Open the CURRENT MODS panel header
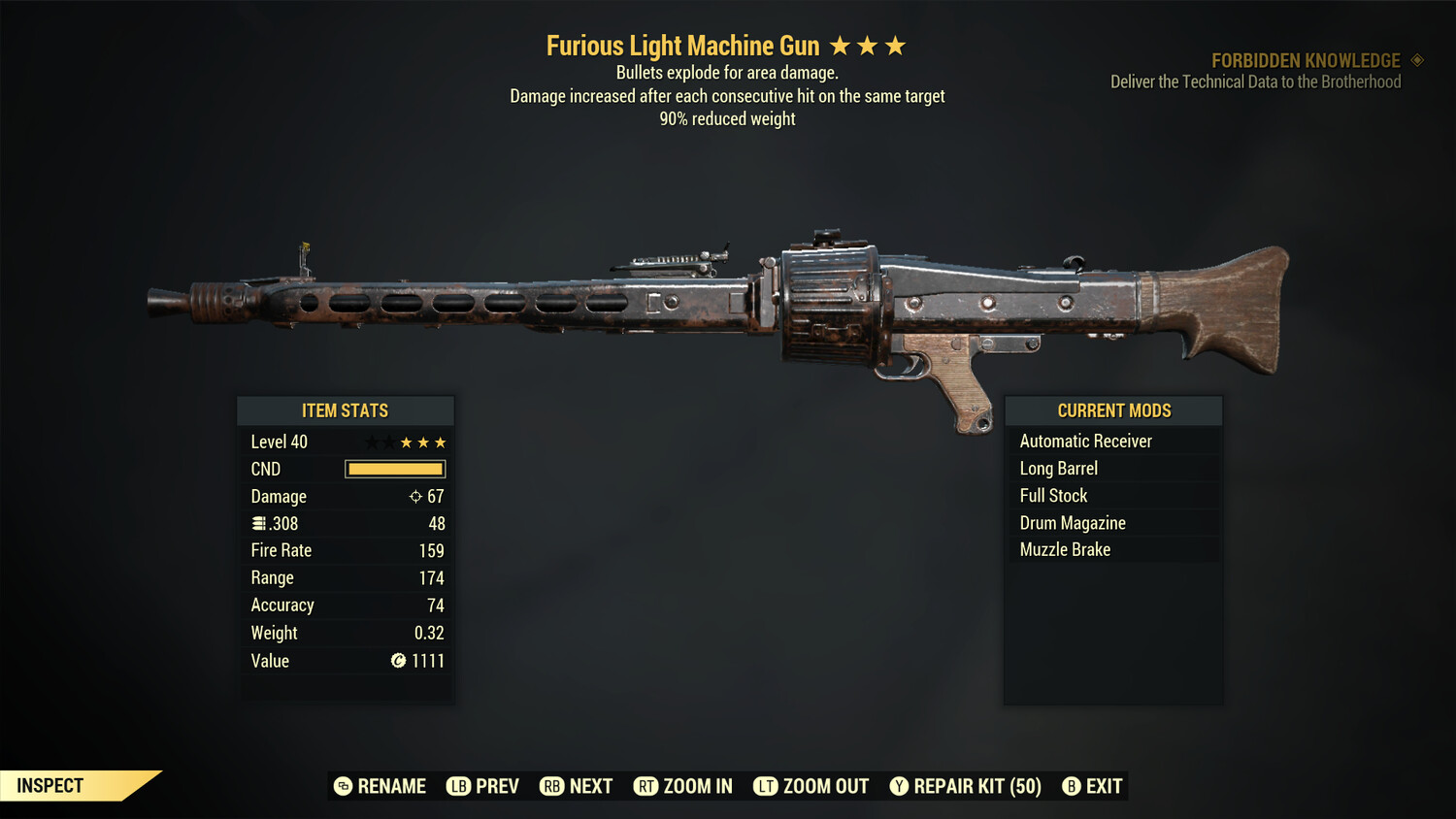The height and width of the screenshot is (819, 1456). [1112, 410]
